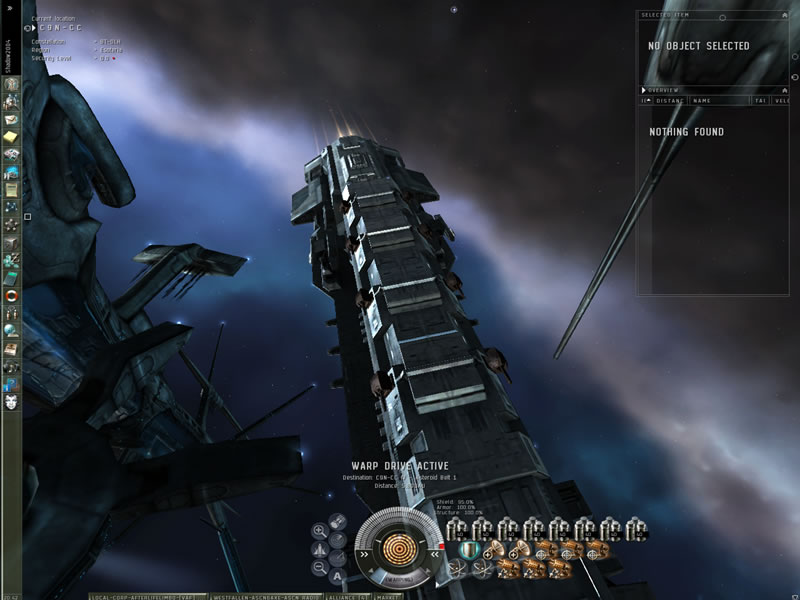Sort the overview by Name column
The image size is (800, 600).
(x=702, y=100)
